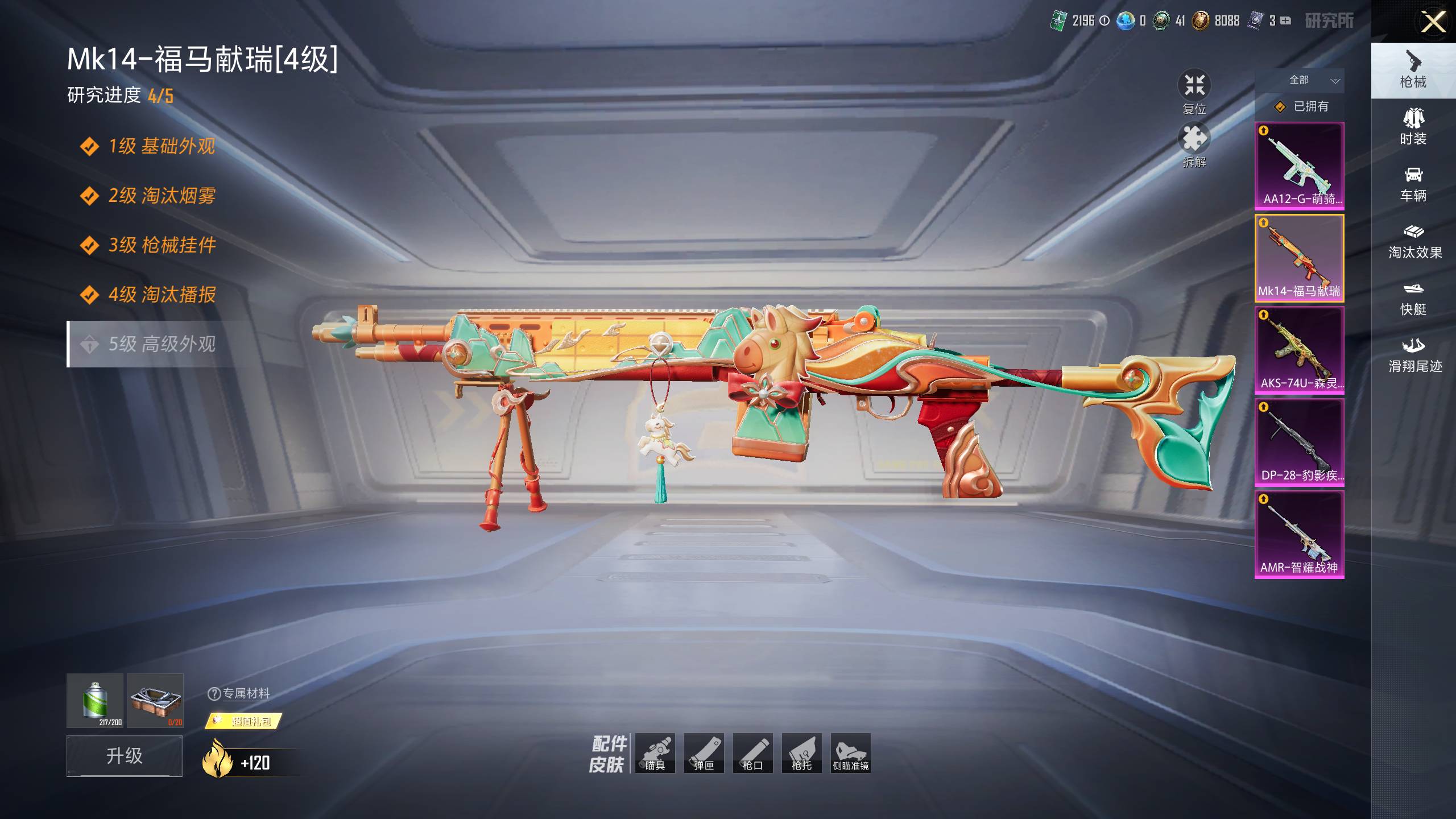Click the 升级 upgrade button

coord(125,755)
